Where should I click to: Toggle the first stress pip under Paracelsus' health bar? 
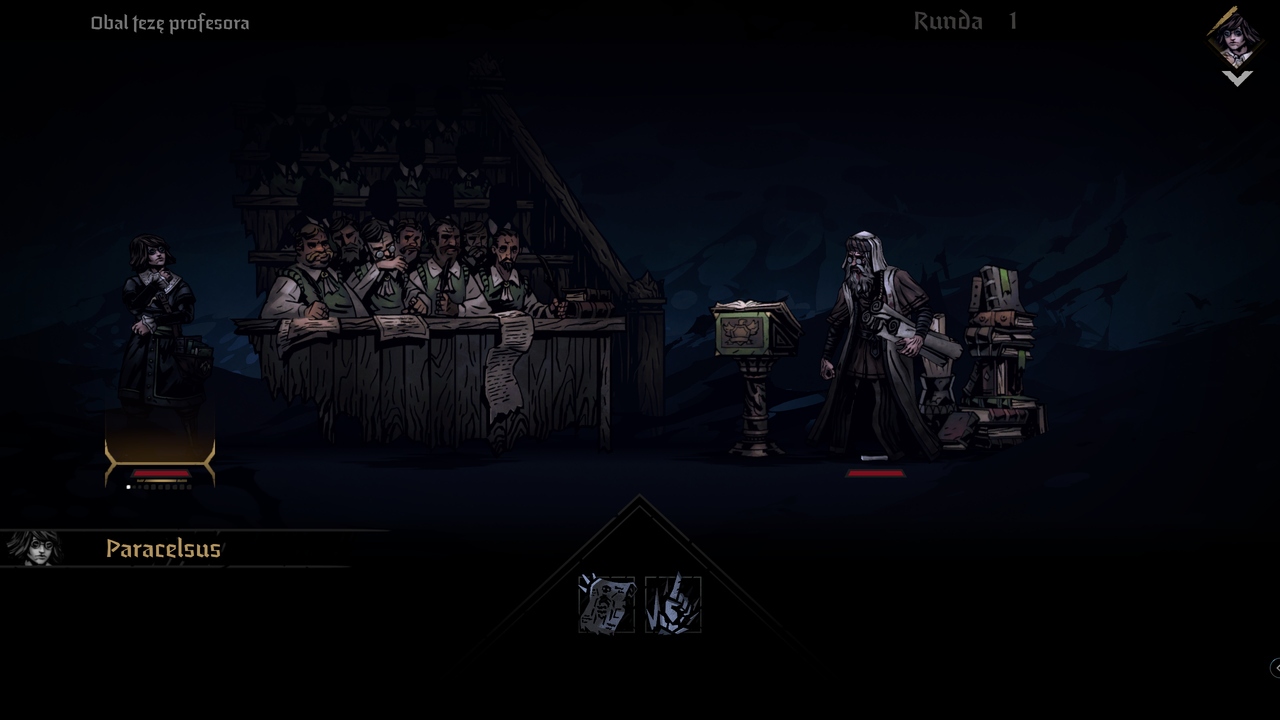coord(128,487)
